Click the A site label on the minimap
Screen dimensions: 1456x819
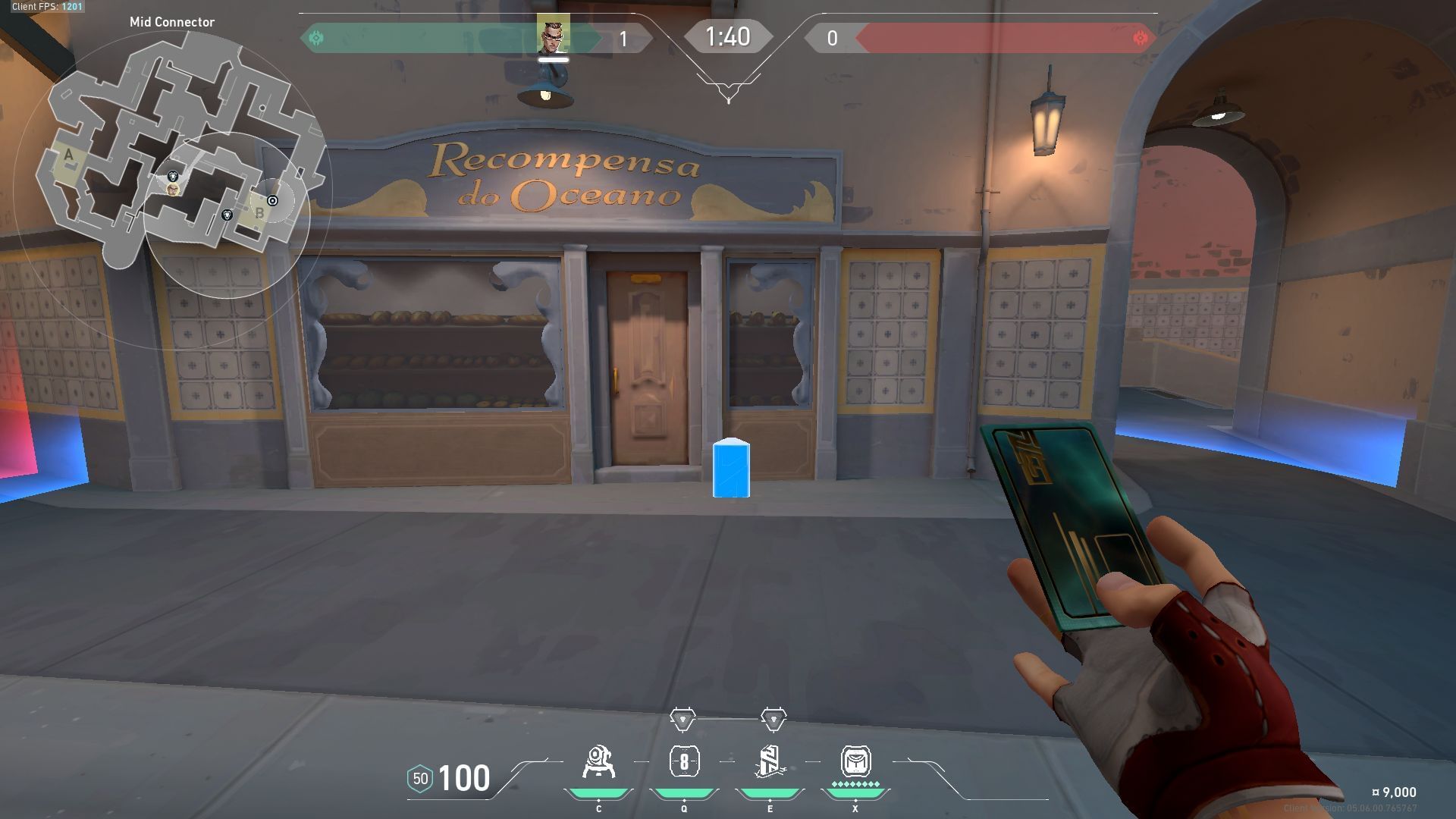68,155
